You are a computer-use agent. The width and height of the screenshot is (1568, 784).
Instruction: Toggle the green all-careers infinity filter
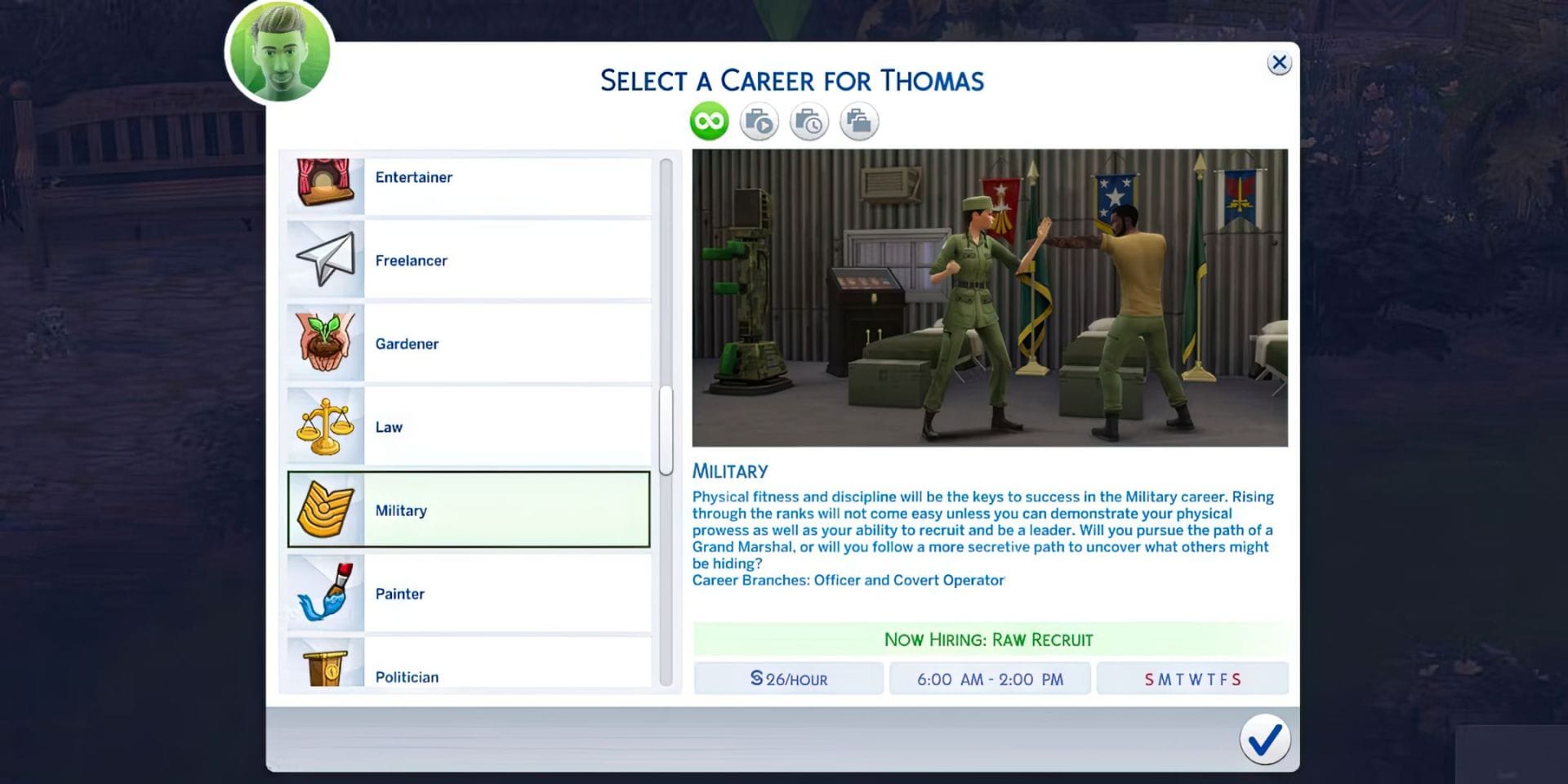click(709, 121)
